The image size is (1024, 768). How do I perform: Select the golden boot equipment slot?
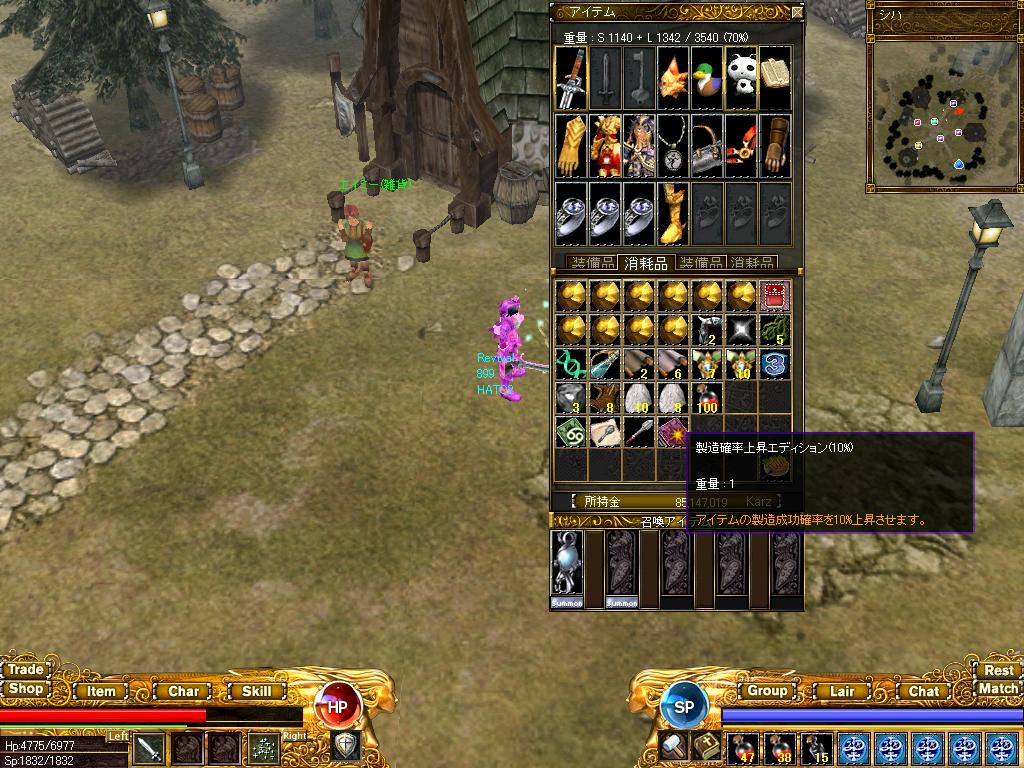[x=673, y=212]
